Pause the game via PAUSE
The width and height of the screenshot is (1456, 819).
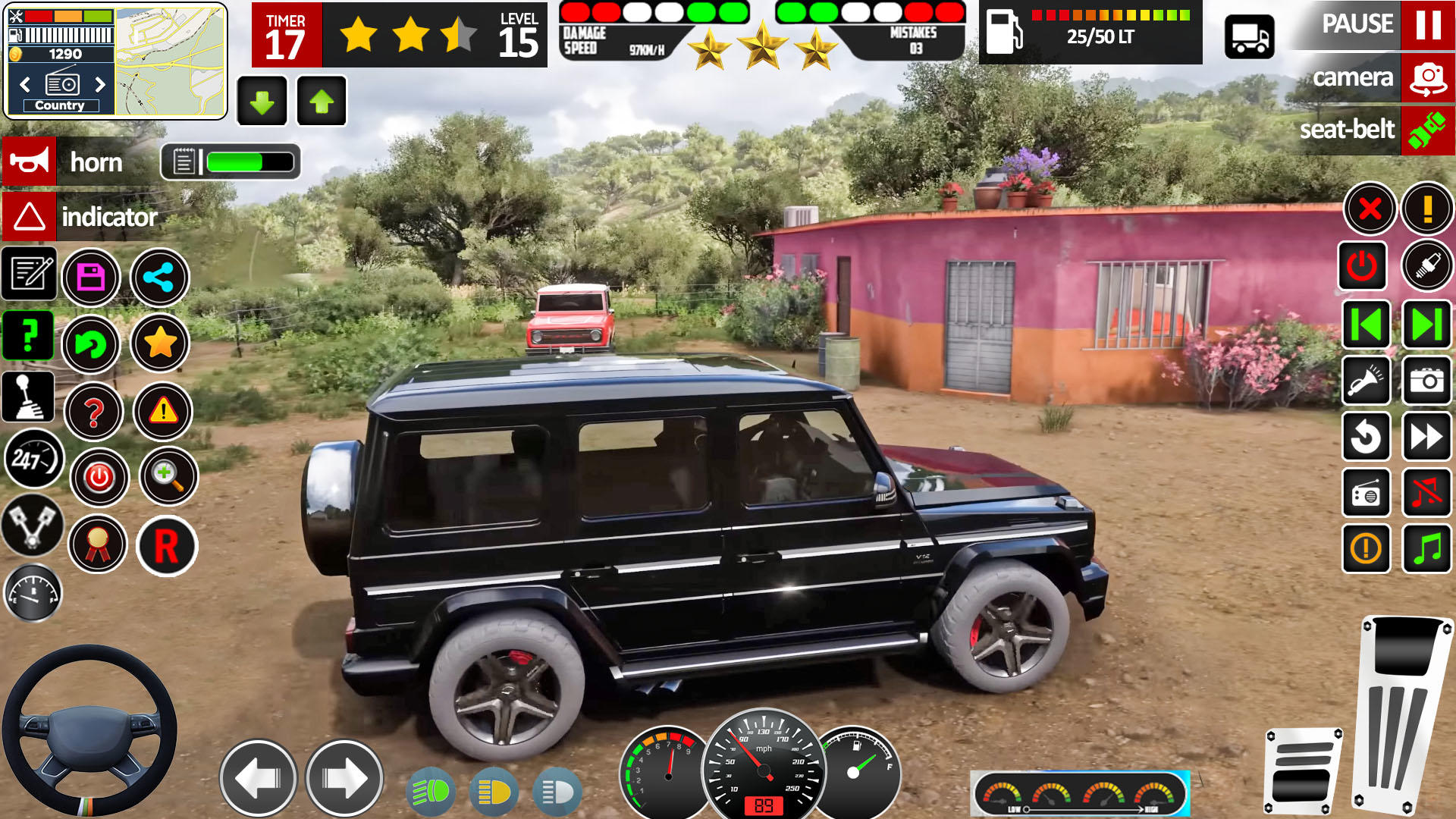(x=1357, y=24)
